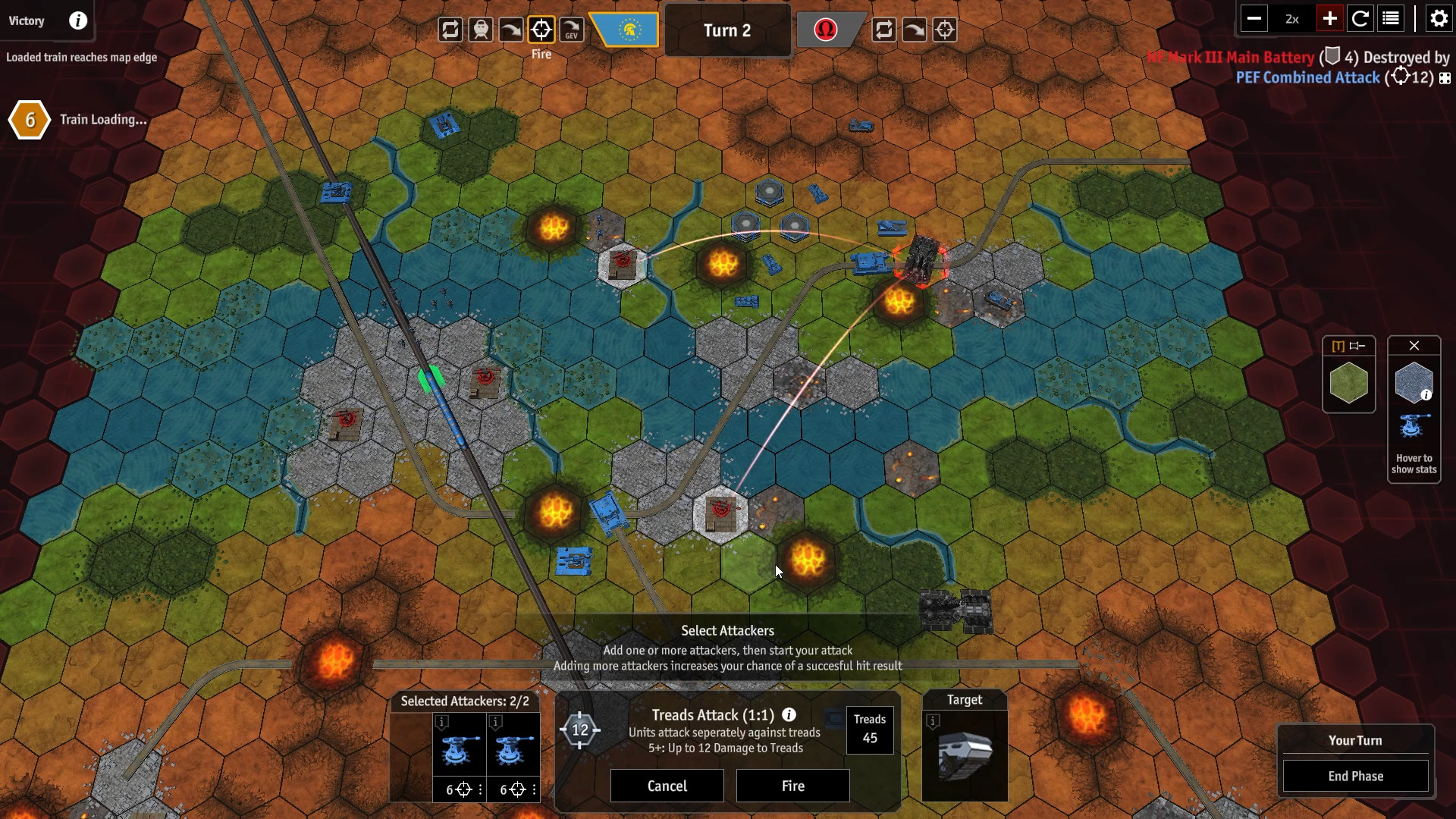1456x819 pixels.
Task: Select the enemy crosshair targeting icon
Action: point(945,30)
